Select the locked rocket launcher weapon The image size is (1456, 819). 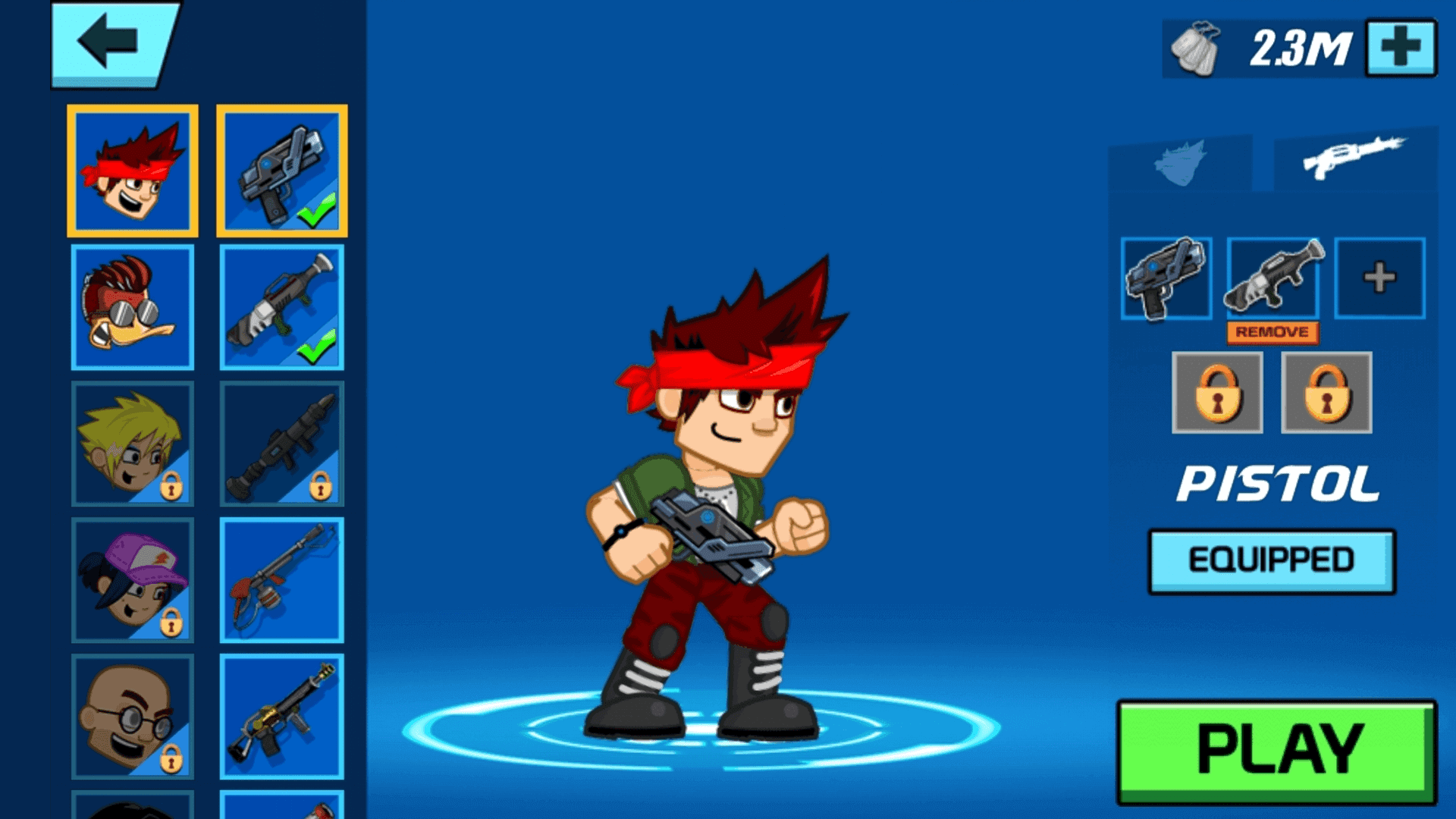(x=281, y=444)
